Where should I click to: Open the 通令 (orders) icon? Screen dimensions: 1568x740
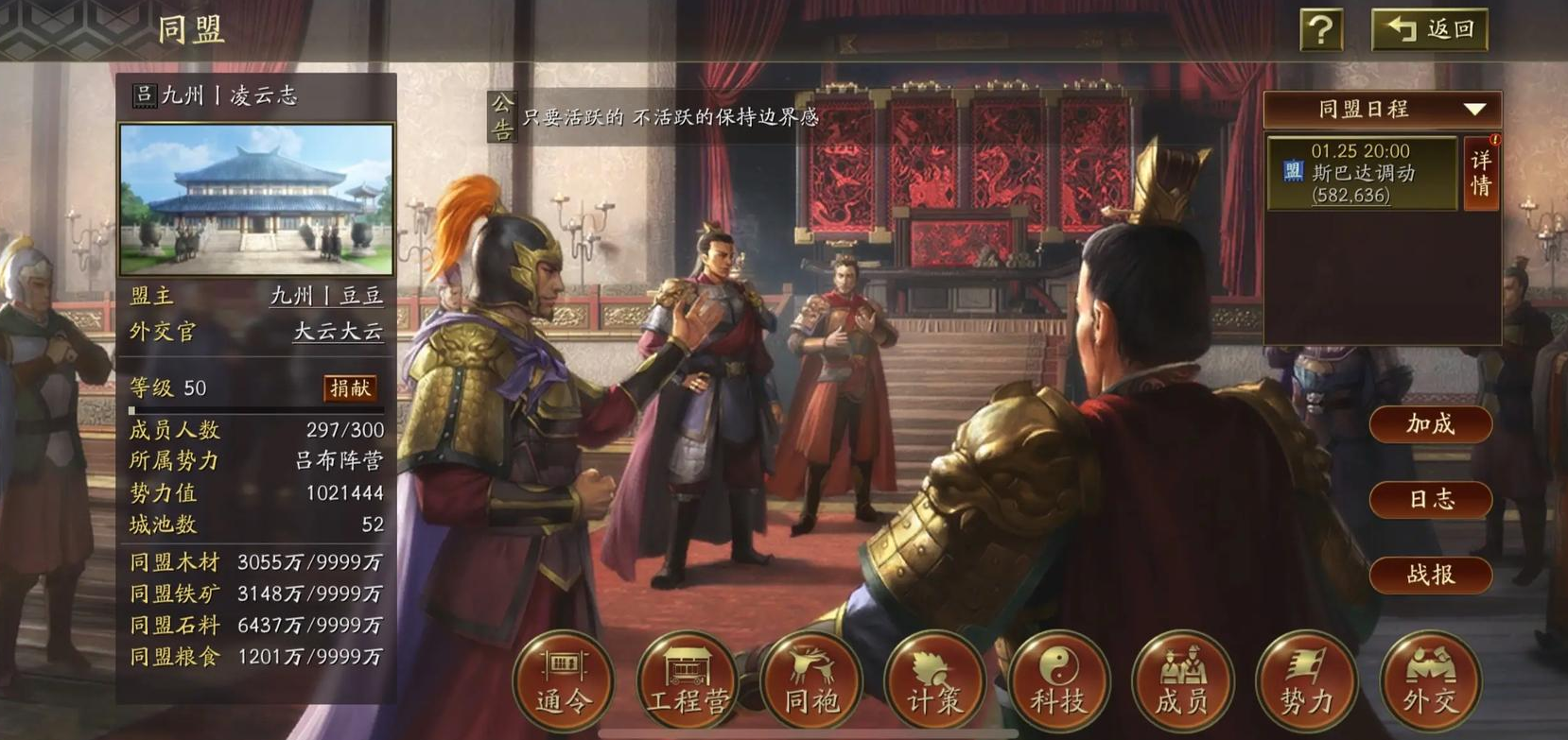(x=562, y=682)
